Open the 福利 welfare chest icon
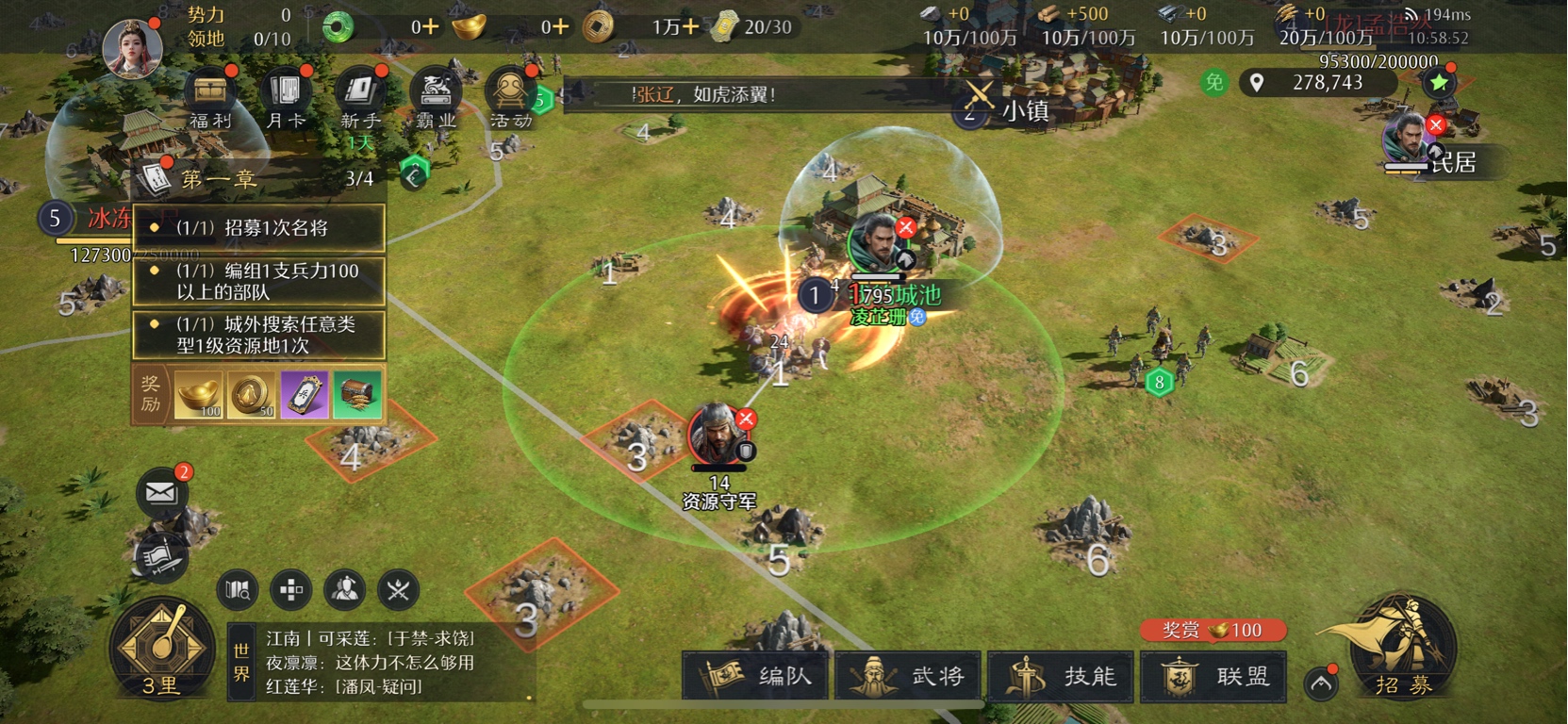The image size is (1568, 724). click(209, 98)
